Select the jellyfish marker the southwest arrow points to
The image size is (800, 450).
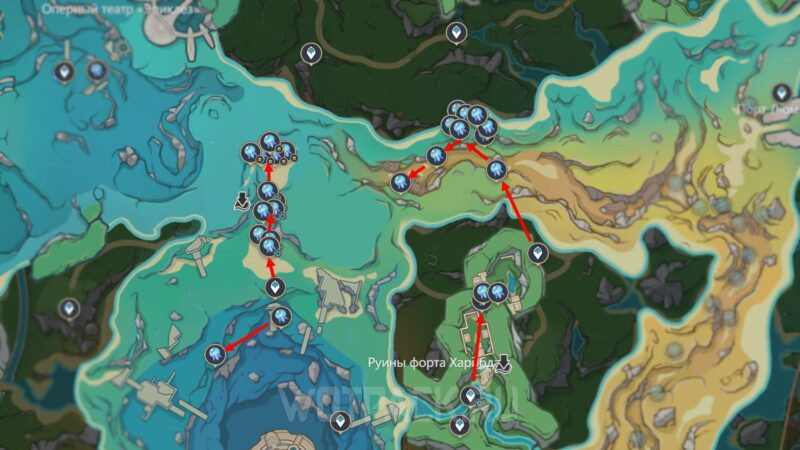point(217,352)
